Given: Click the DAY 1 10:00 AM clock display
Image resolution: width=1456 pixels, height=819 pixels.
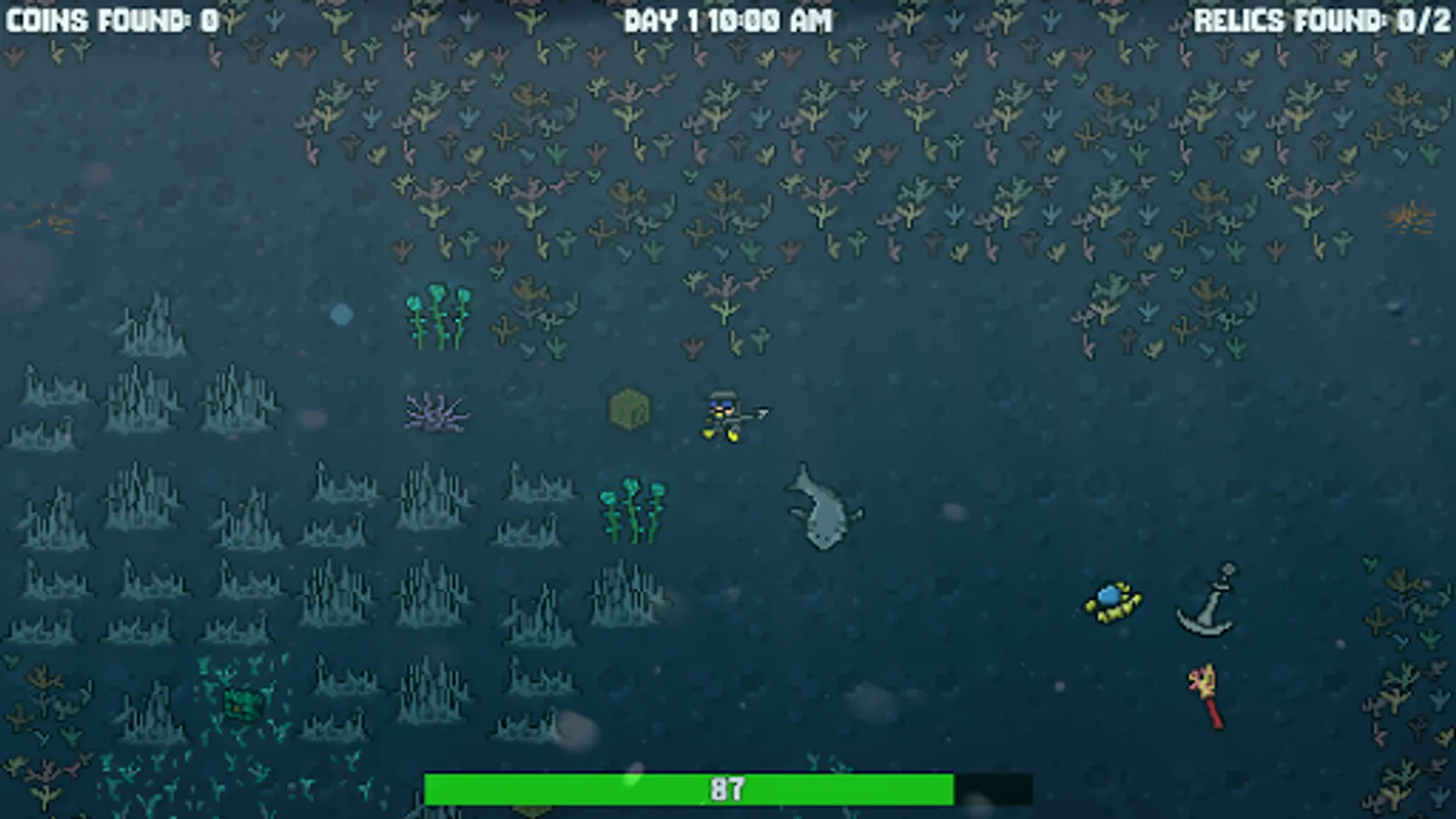Looking at the screenshot, I should [x=728, y=20].
